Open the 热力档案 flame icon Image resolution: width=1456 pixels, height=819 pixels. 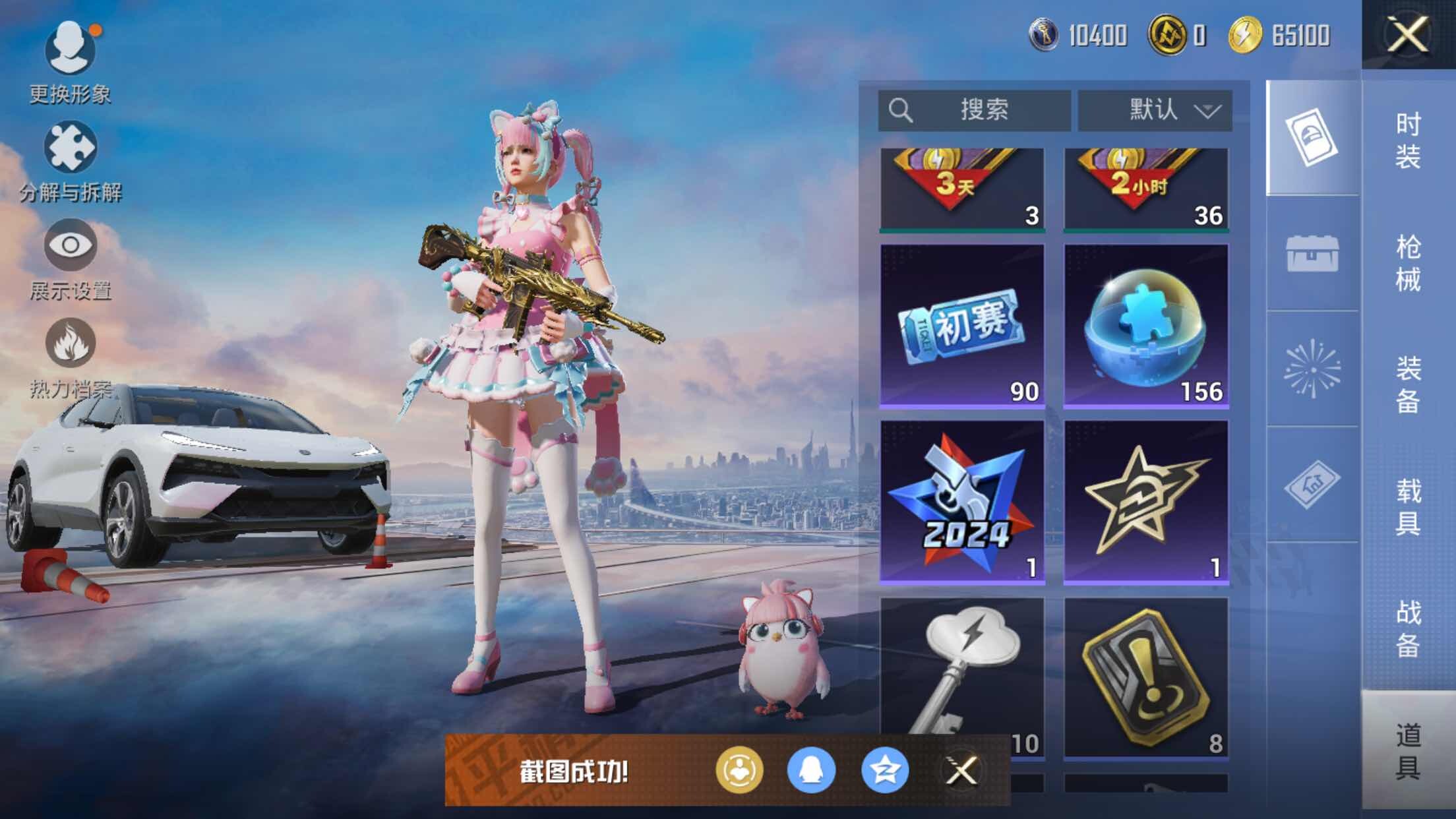tap(70, 344)
